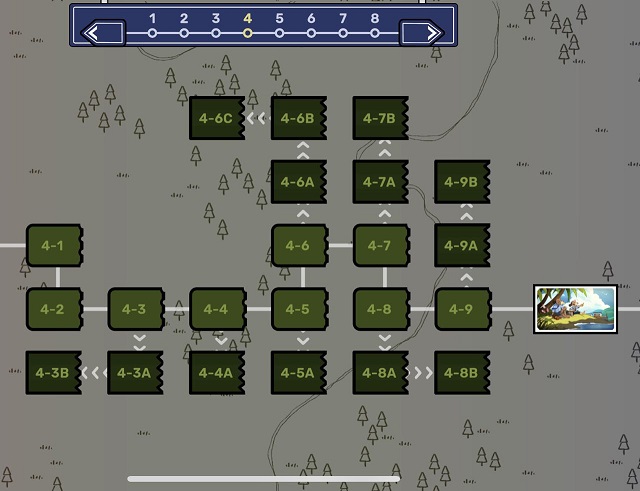Switch to world 8 on the selector
The width and height of the screenshot is (640, 491).
[375, 32]
